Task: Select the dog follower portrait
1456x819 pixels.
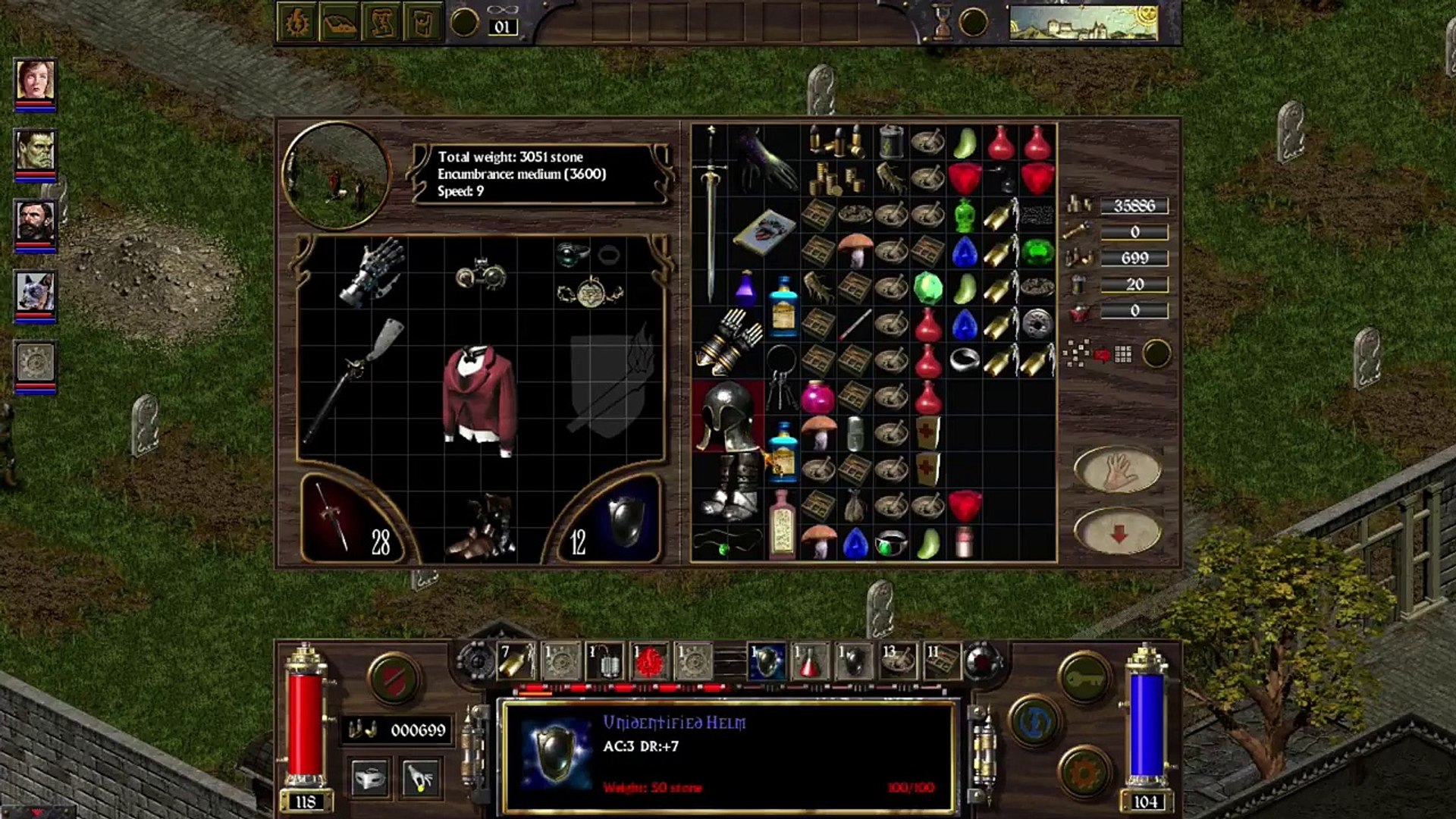Action: [35, 293]
